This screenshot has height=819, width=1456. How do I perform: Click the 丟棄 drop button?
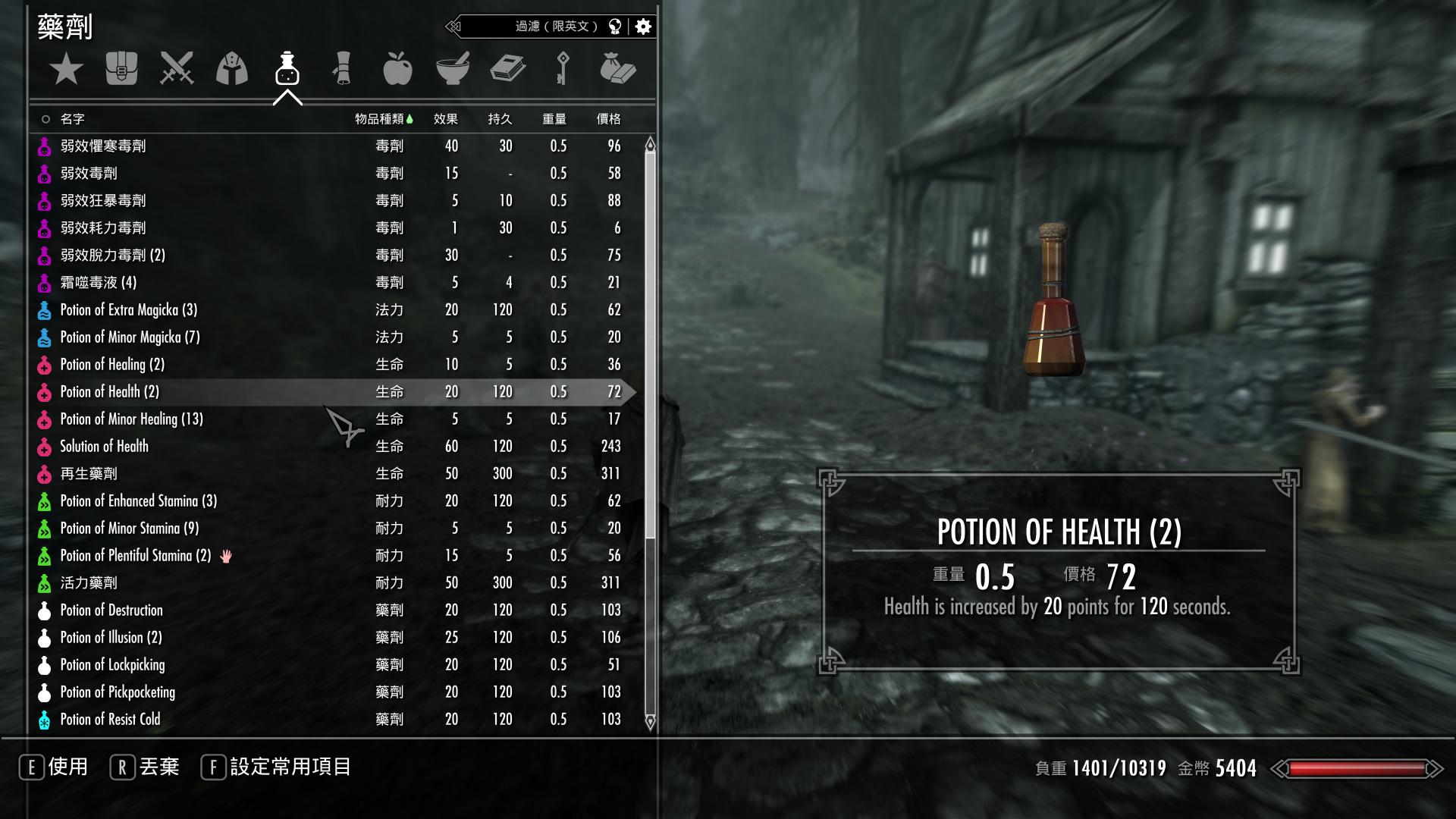pyautogui.click(x=158, y=767)
